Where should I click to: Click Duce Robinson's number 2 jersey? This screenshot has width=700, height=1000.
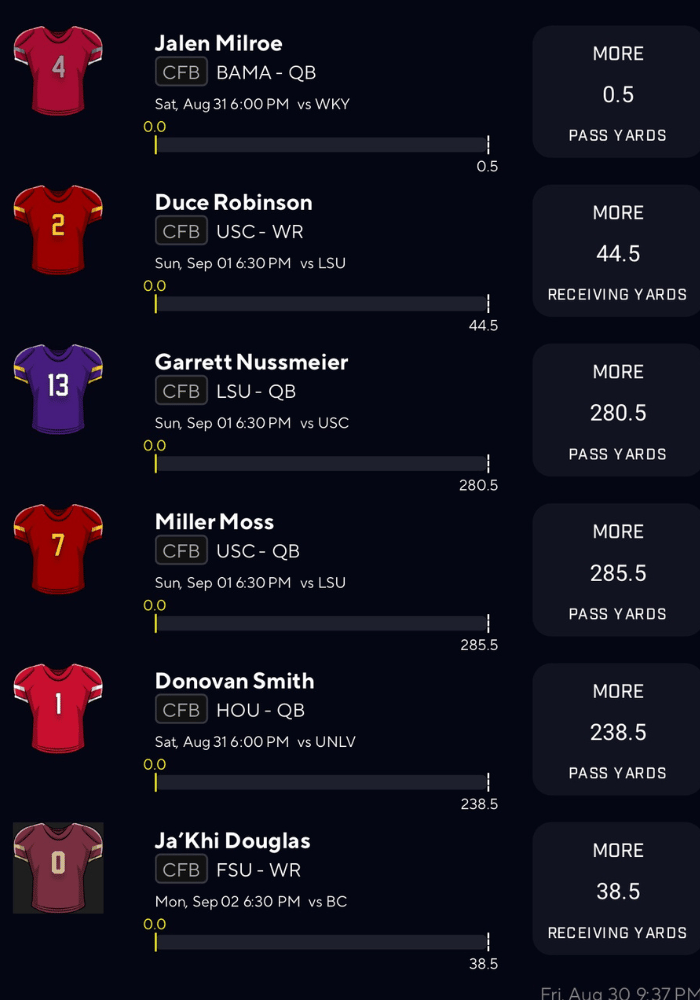pos(58,228)
